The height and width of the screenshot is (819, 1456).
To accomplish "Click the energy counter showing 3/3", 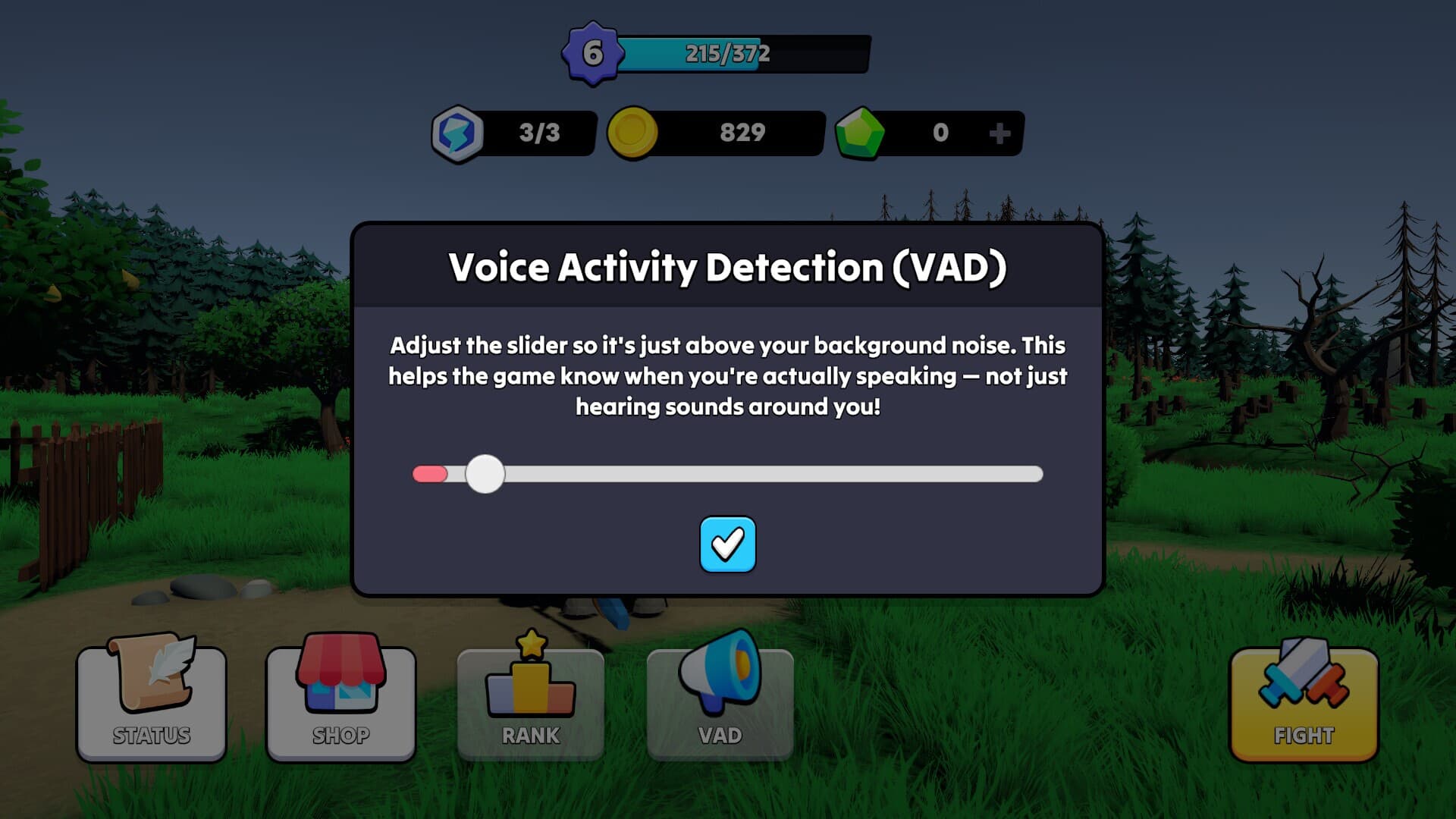I will pos(538,133).
